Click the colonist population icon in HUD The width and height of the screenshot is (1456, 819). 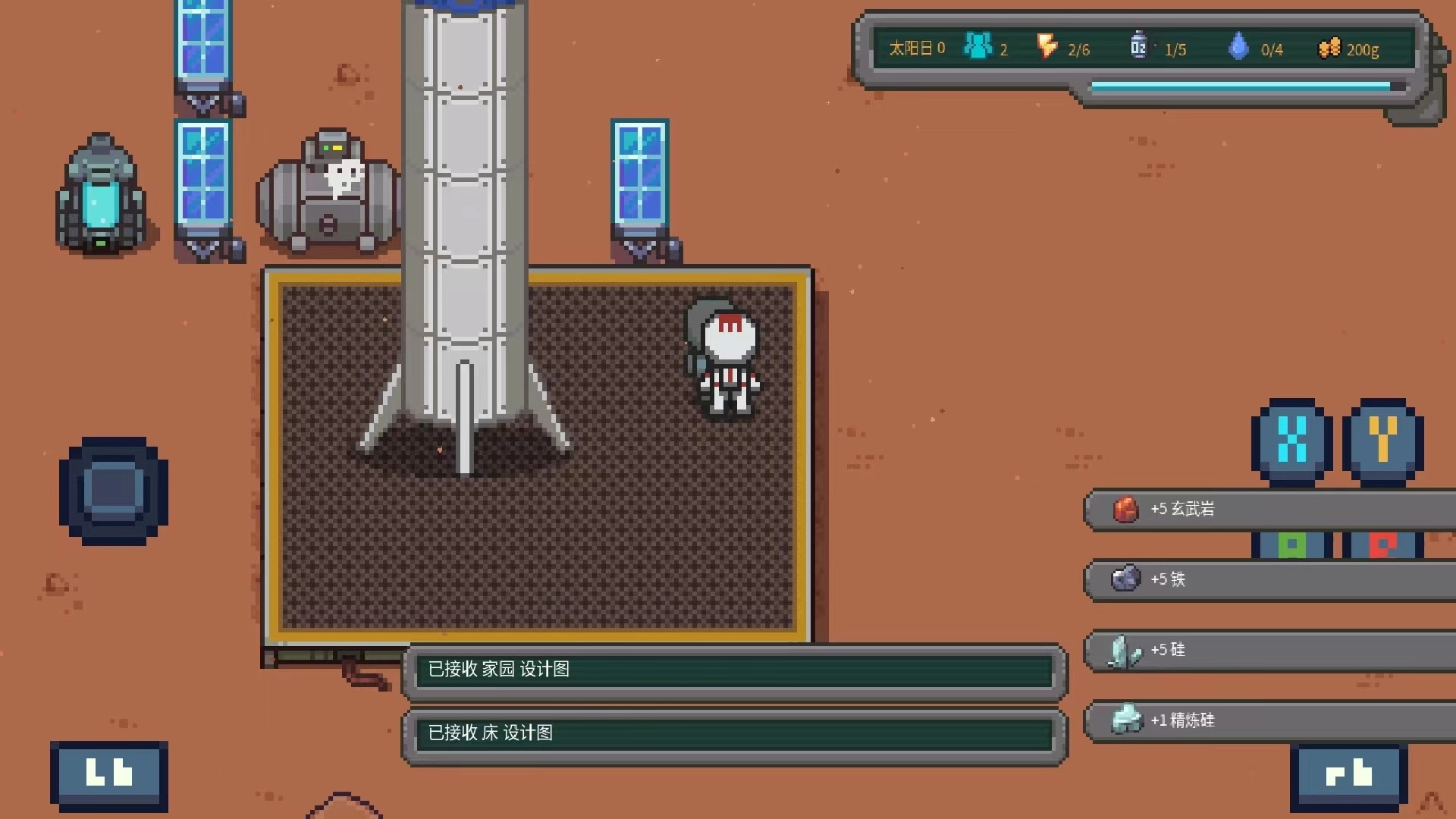(977, 47)
